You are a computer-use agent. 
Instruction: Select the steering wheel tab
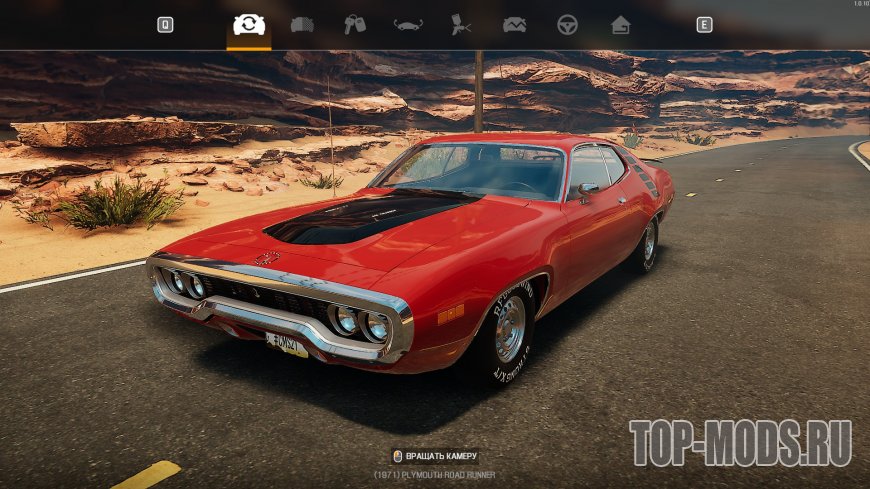point(567,25)
